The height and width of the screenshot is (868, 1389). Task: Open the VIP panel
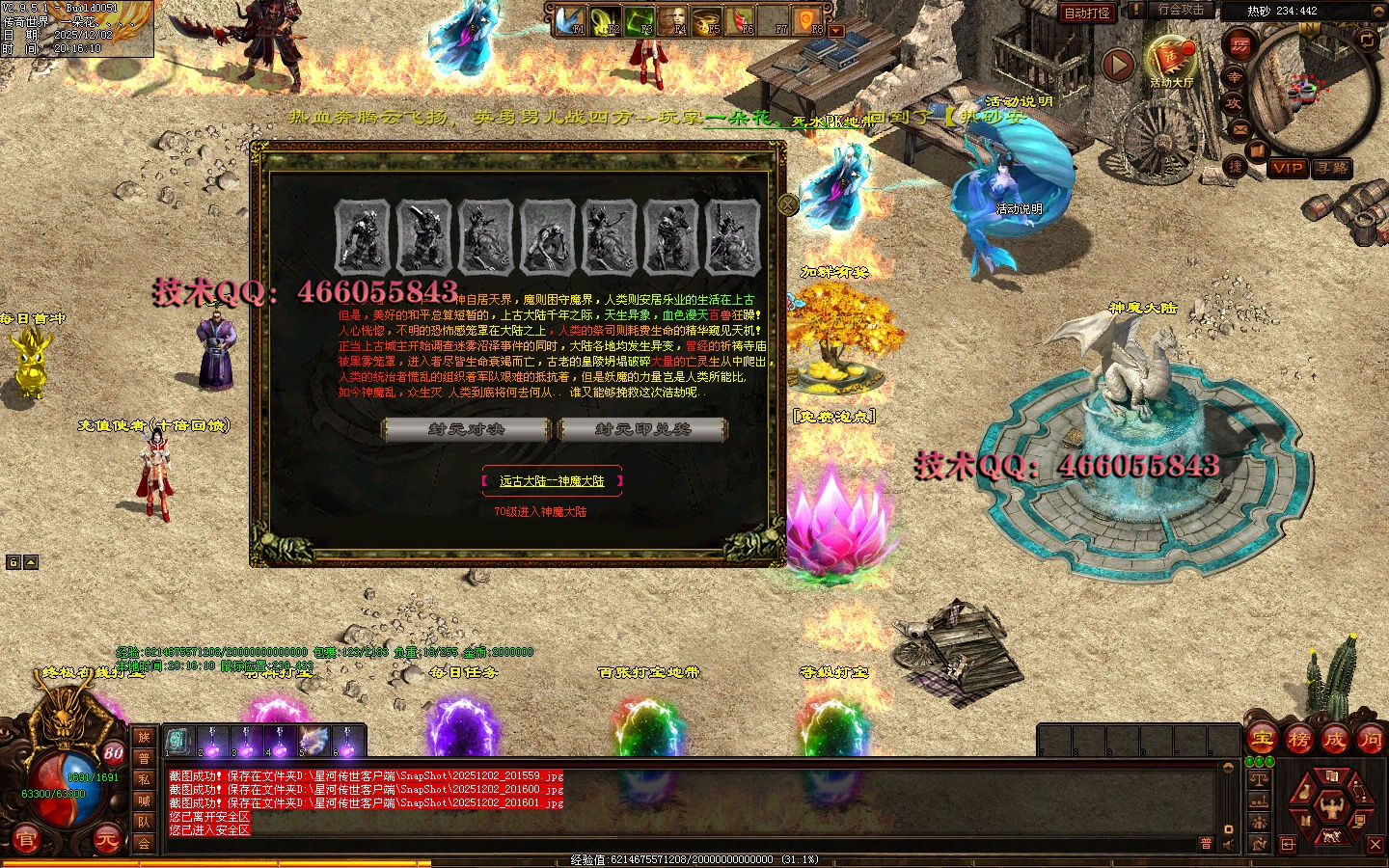pyautogui.click(x=1288, y=168)
